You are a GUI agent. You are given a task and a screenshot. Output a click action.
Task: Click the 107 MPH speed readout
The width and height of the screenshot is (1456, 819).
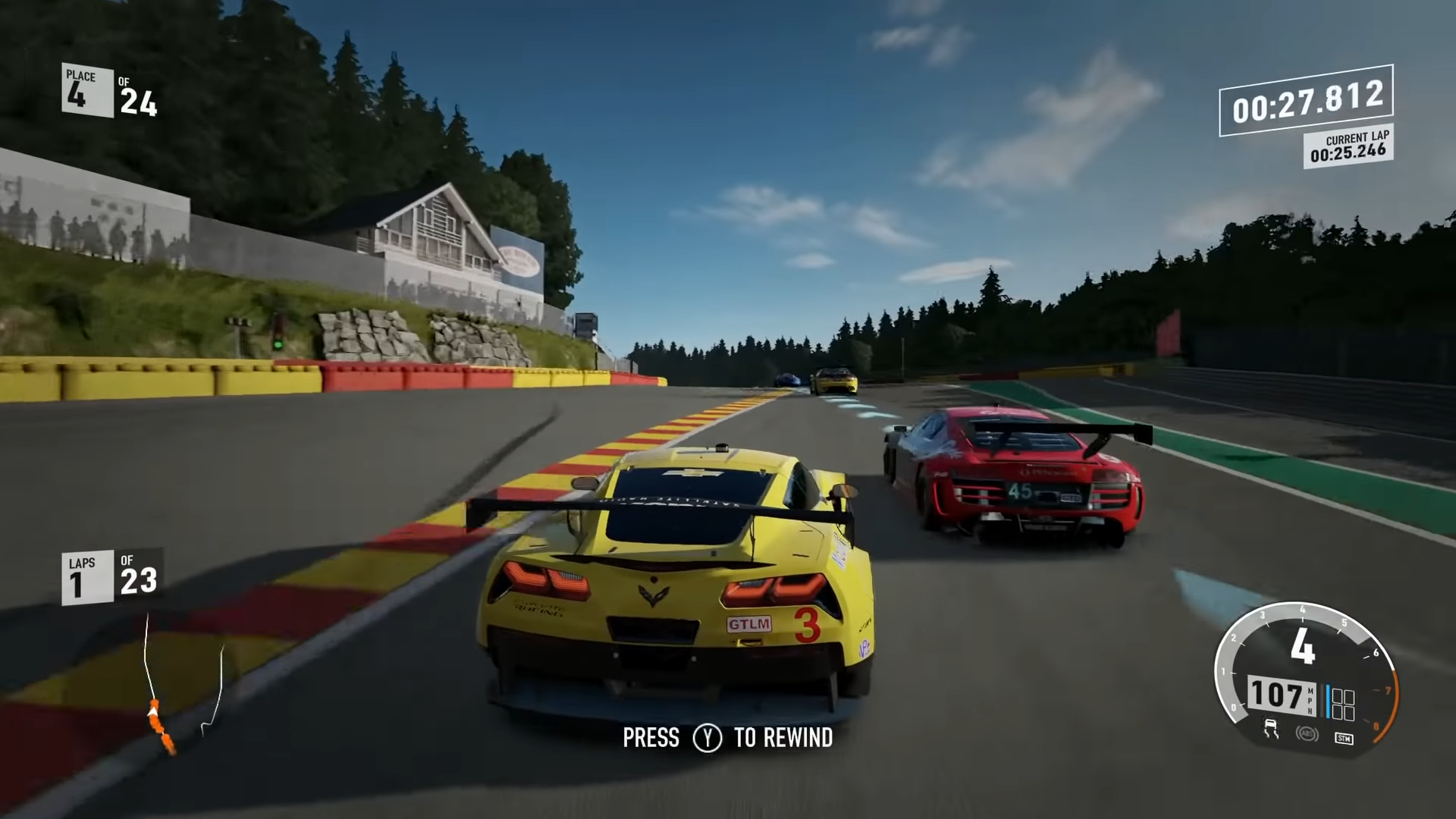coord(1279,696)
